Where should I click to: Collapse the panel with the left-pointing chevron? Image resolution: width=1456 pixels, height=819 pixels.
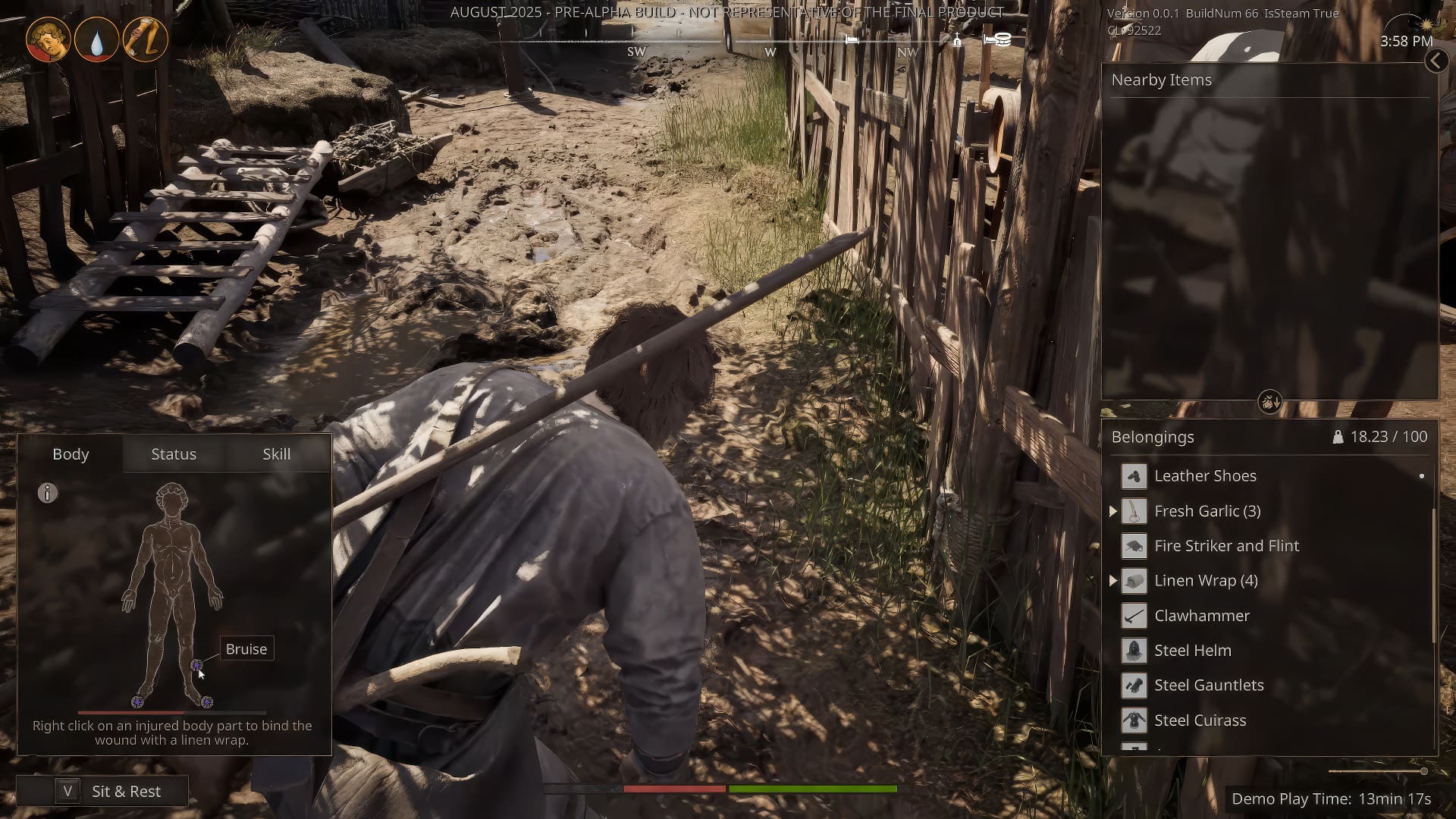click(x=1437, y=61)
